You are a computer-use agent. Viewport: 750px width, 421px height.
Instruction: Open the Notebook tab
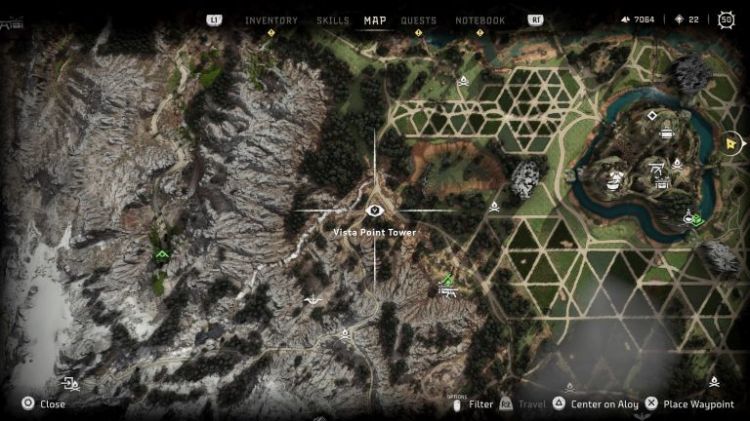pyautogui.click(x=480, y=20)
